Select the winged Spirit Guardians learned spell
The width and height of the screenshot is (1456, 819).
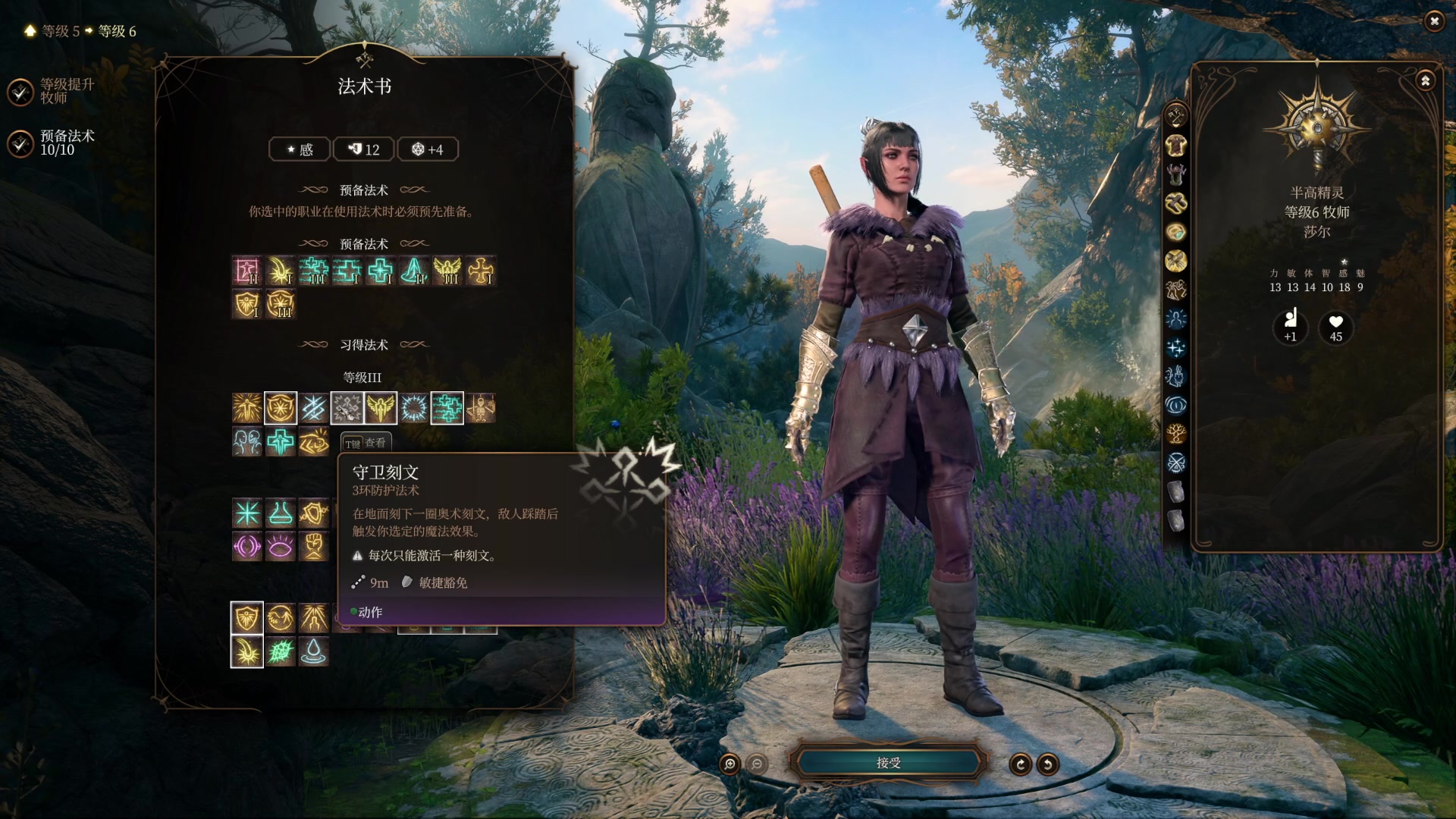381,409
